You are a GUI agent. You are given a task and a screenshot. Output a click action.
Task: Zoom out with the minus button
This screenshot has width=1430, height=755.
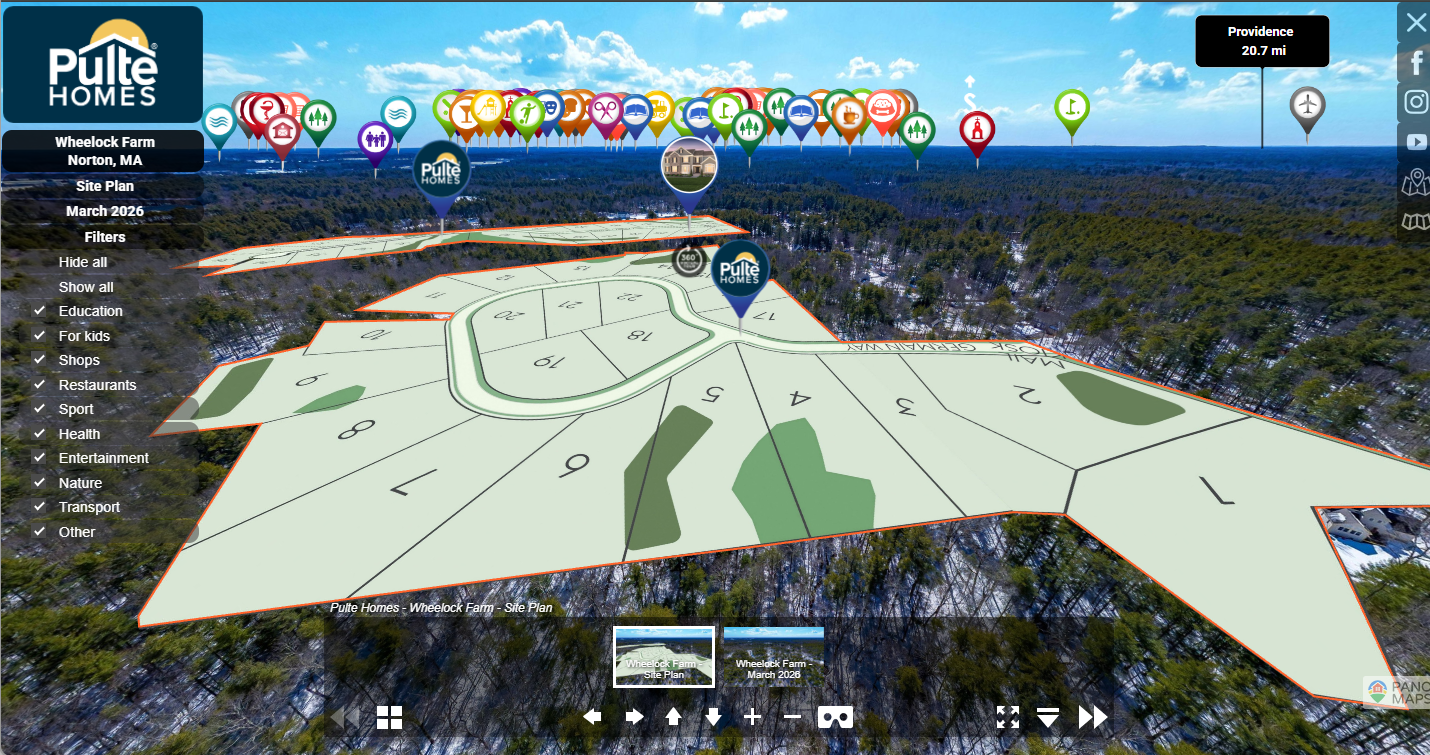click(x=792, y=717)
